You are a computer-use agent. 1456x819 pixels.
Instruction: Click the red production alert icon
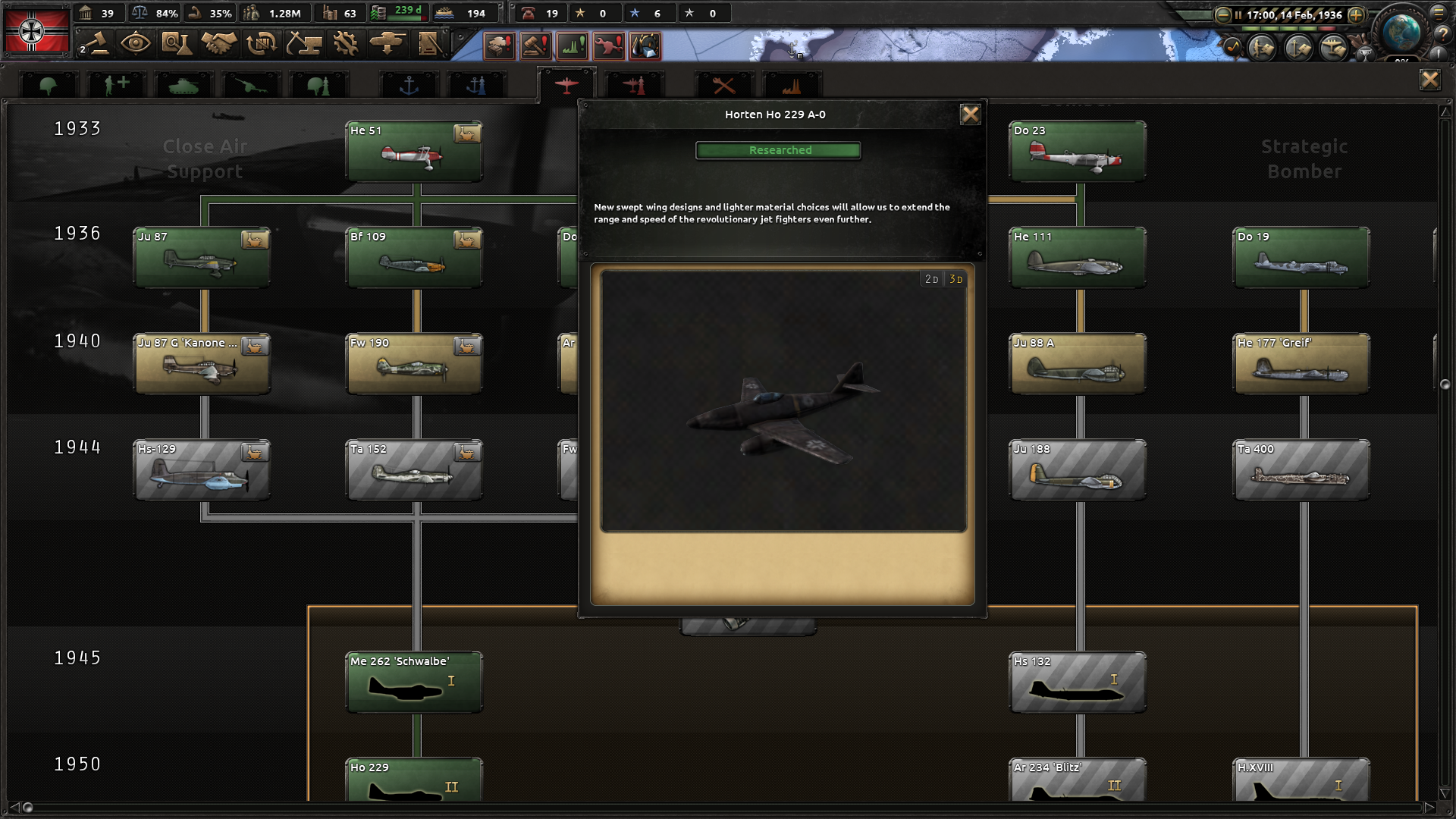[608, 45]
